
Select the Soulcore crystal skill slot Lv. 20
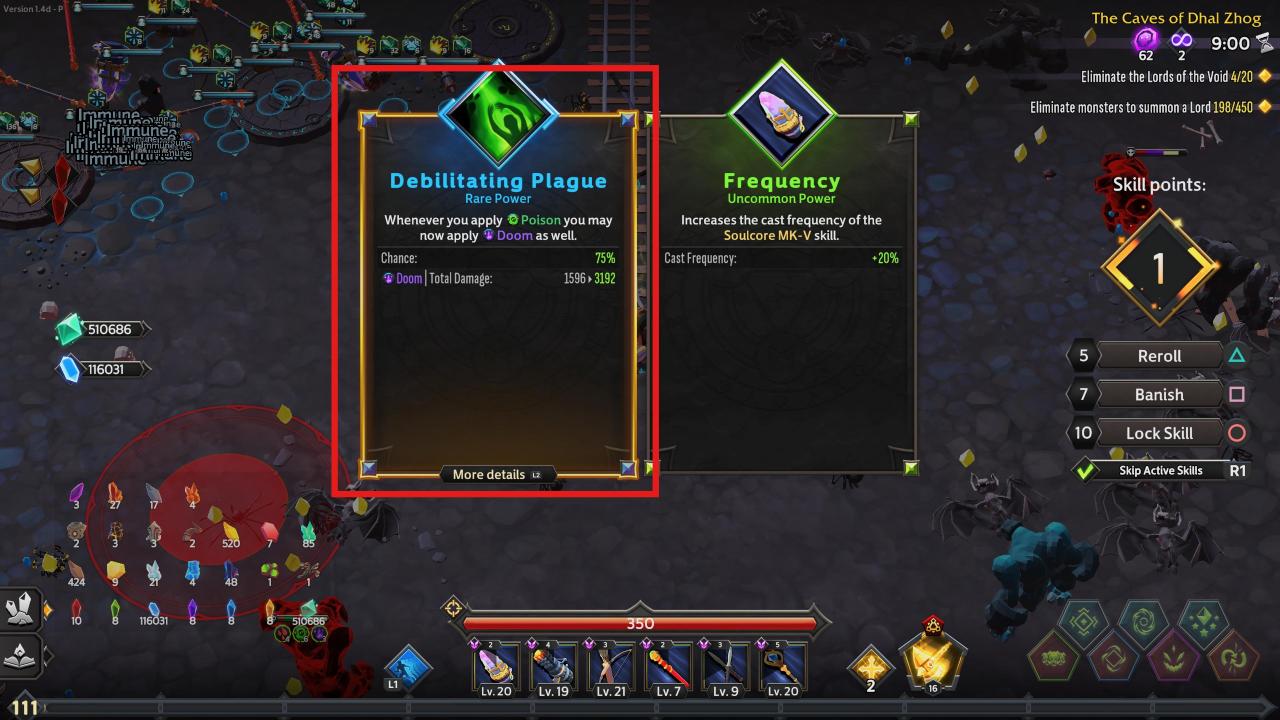click(x=497, y=666)
